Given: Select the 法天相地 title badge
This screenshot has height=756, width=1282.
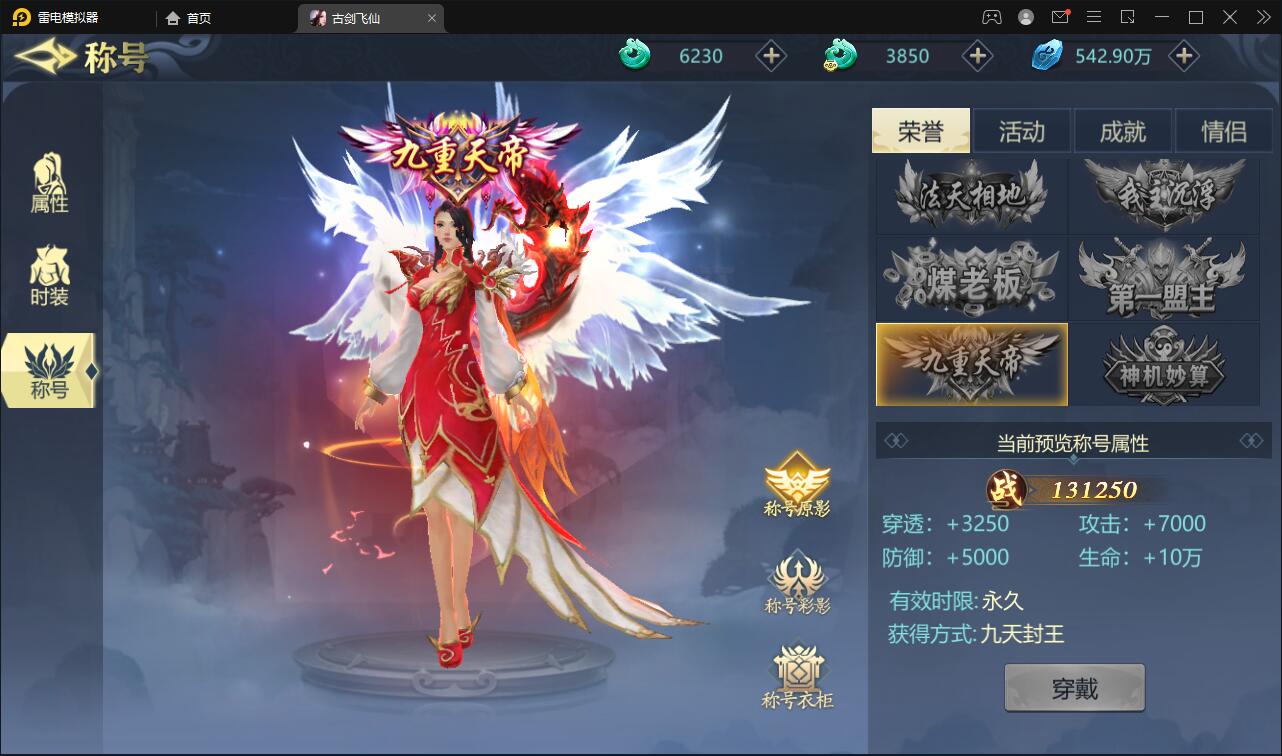Looking at the screenshot, I should (970, 196).
